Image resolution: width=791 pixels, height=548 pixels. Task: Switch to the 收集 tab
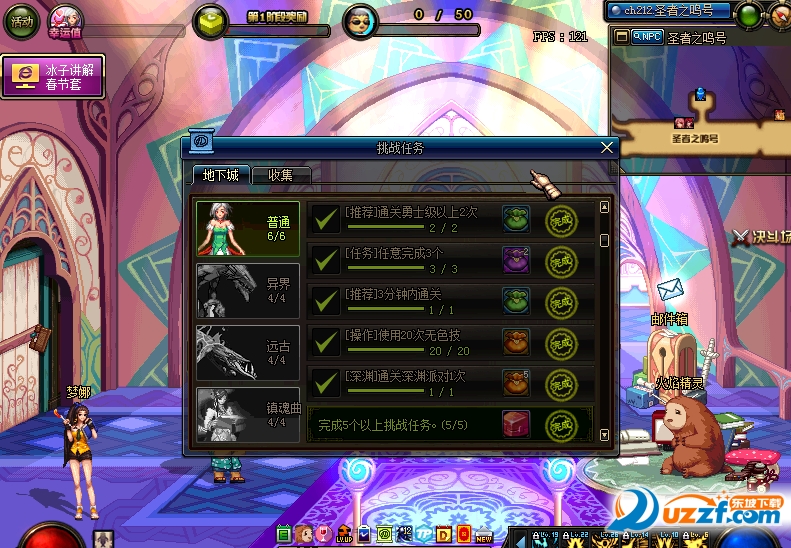click(280, 175)
